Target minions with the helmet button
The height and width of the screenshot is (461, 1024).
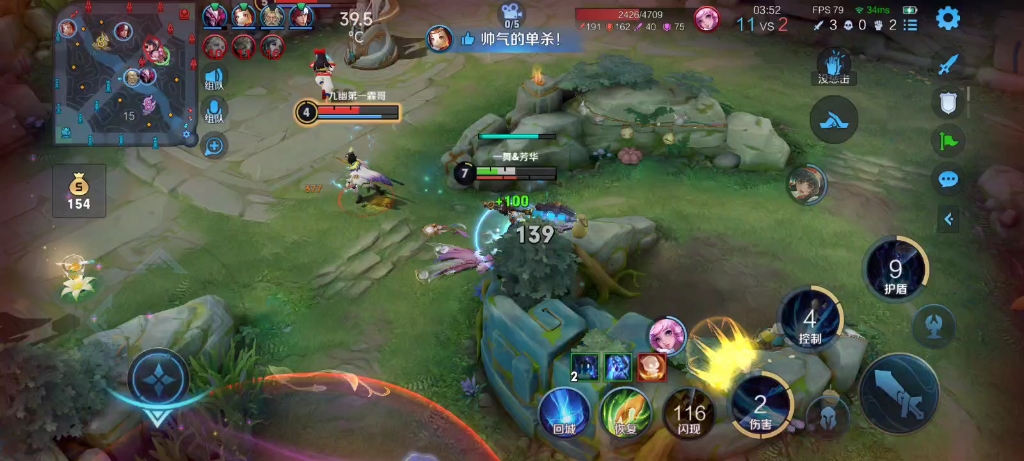(x=829, y=416)
